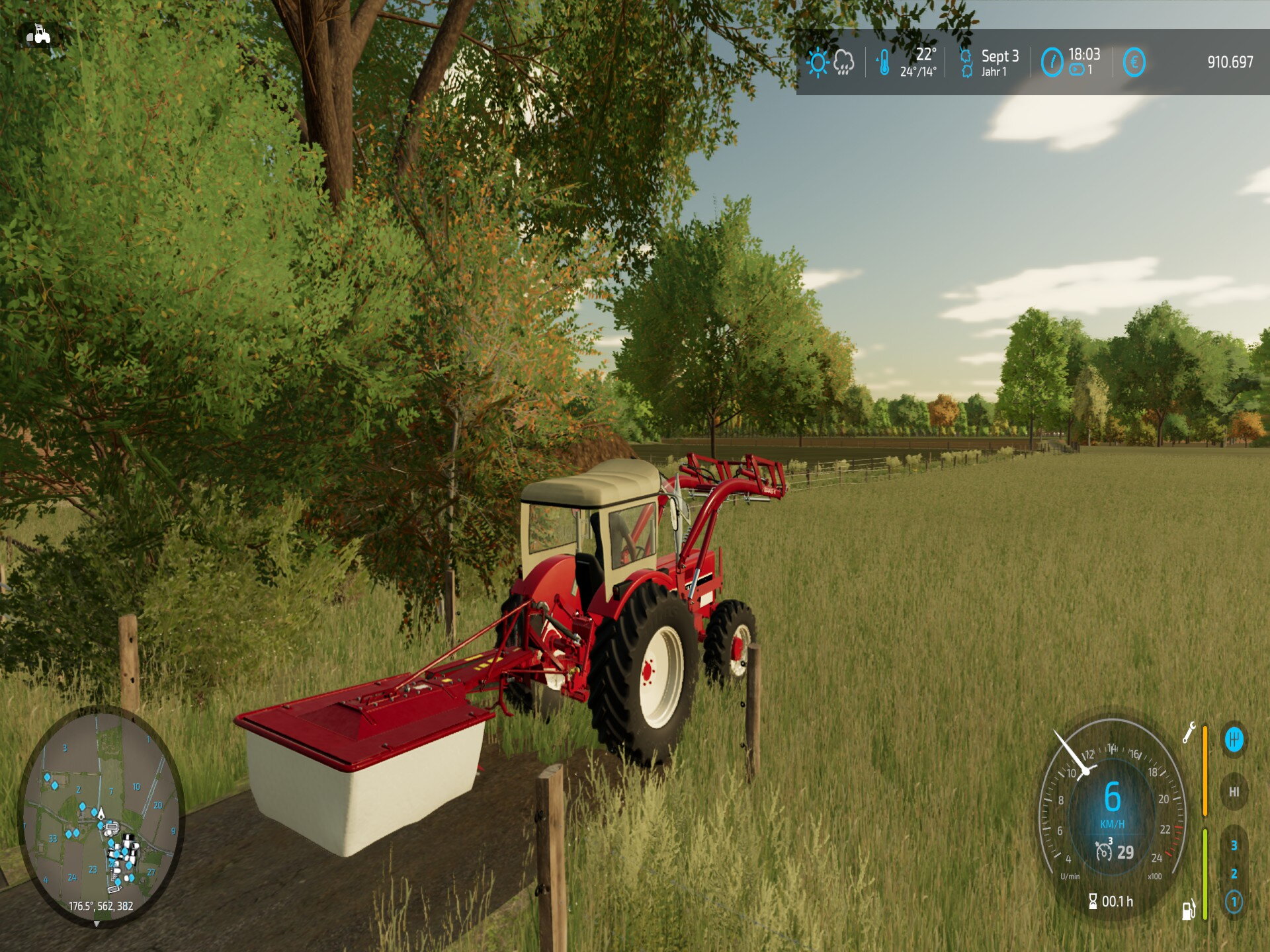The height and width of the screenshot is (952, 1270).
Task: Select the blue clock time icon
Action: [1052, 63]
